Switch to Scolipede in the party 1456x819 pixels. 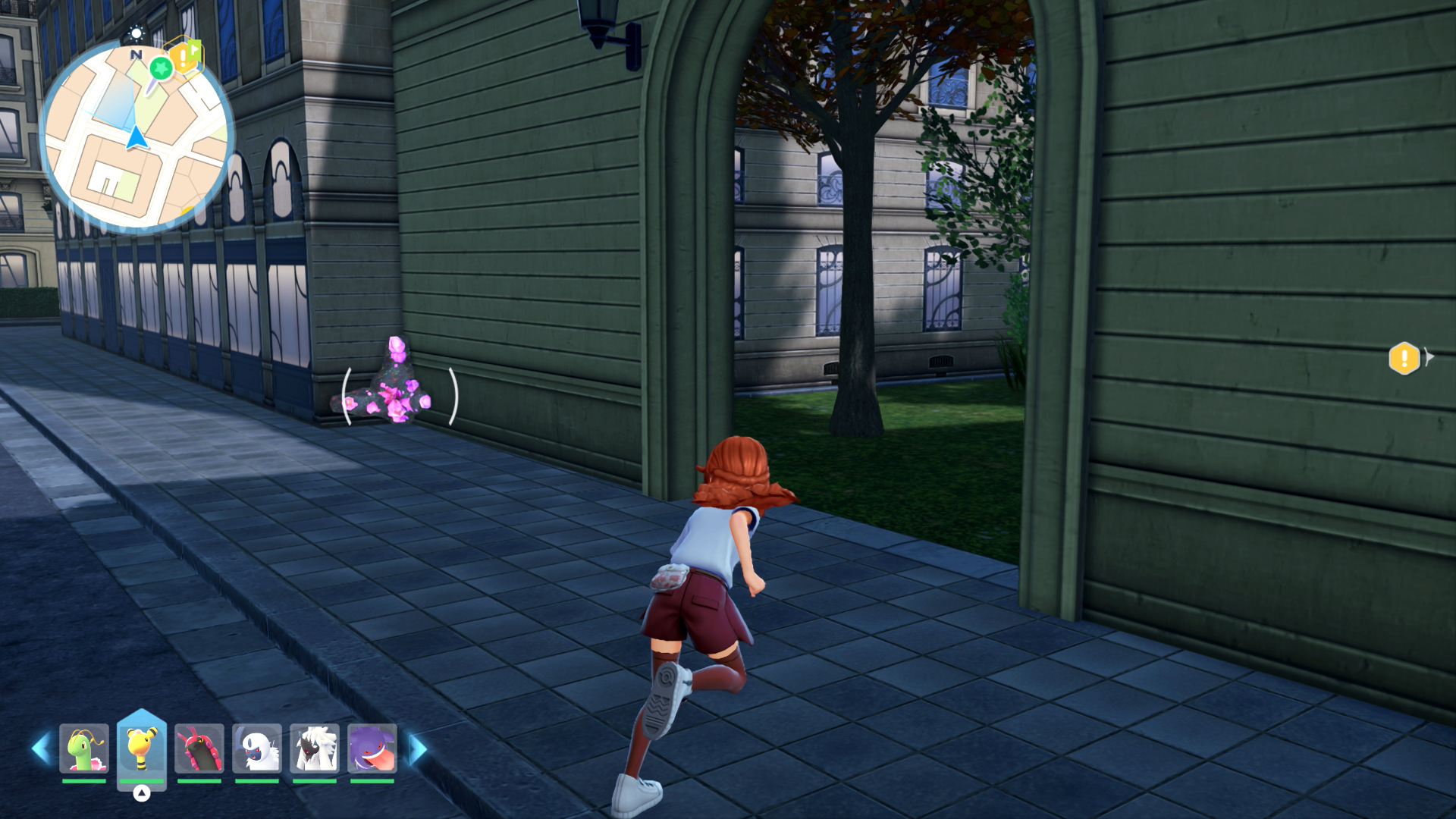pos(199,748)
